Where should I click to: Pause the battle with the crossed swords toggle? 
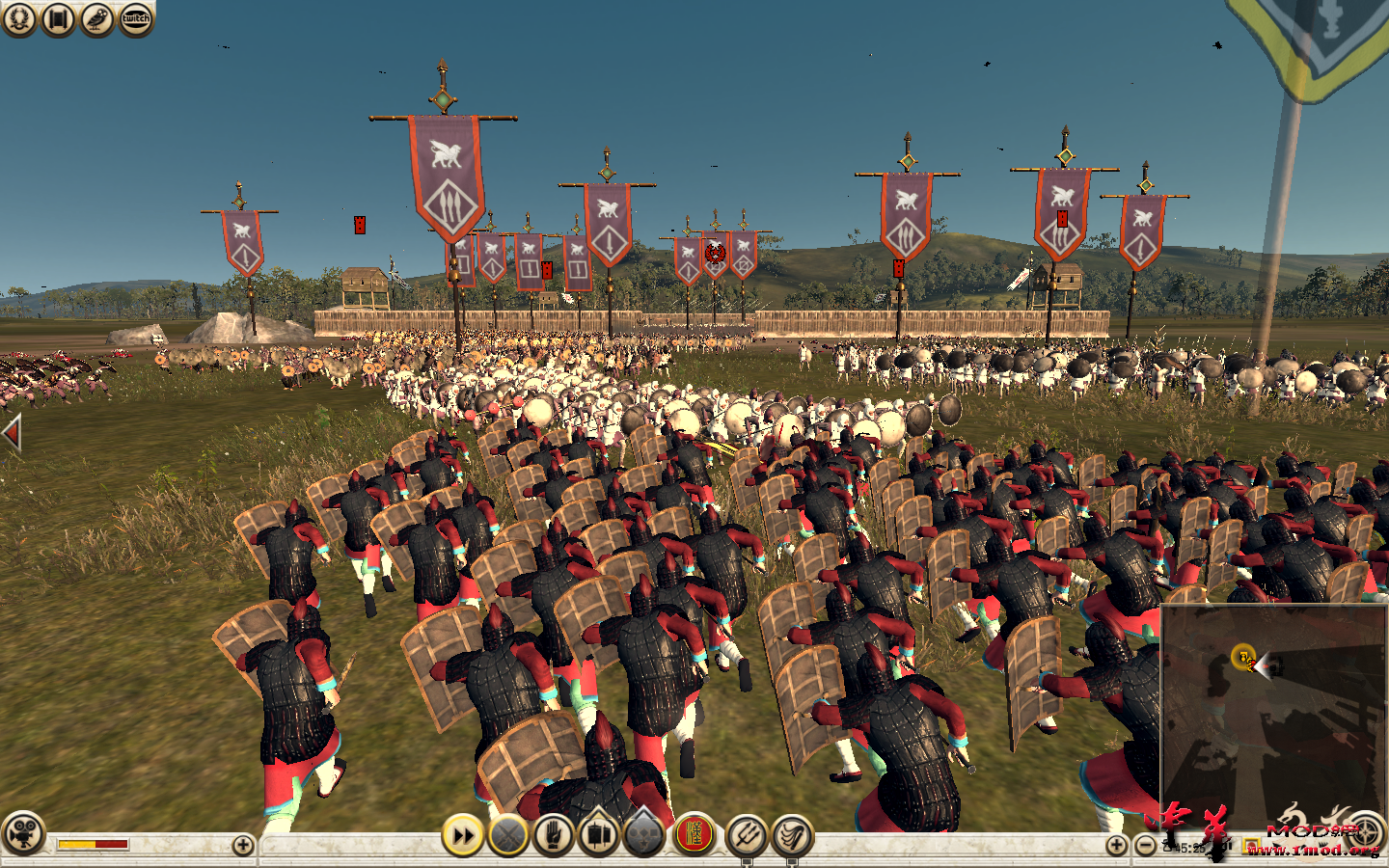pyautogui.click(x=508, y=835)
